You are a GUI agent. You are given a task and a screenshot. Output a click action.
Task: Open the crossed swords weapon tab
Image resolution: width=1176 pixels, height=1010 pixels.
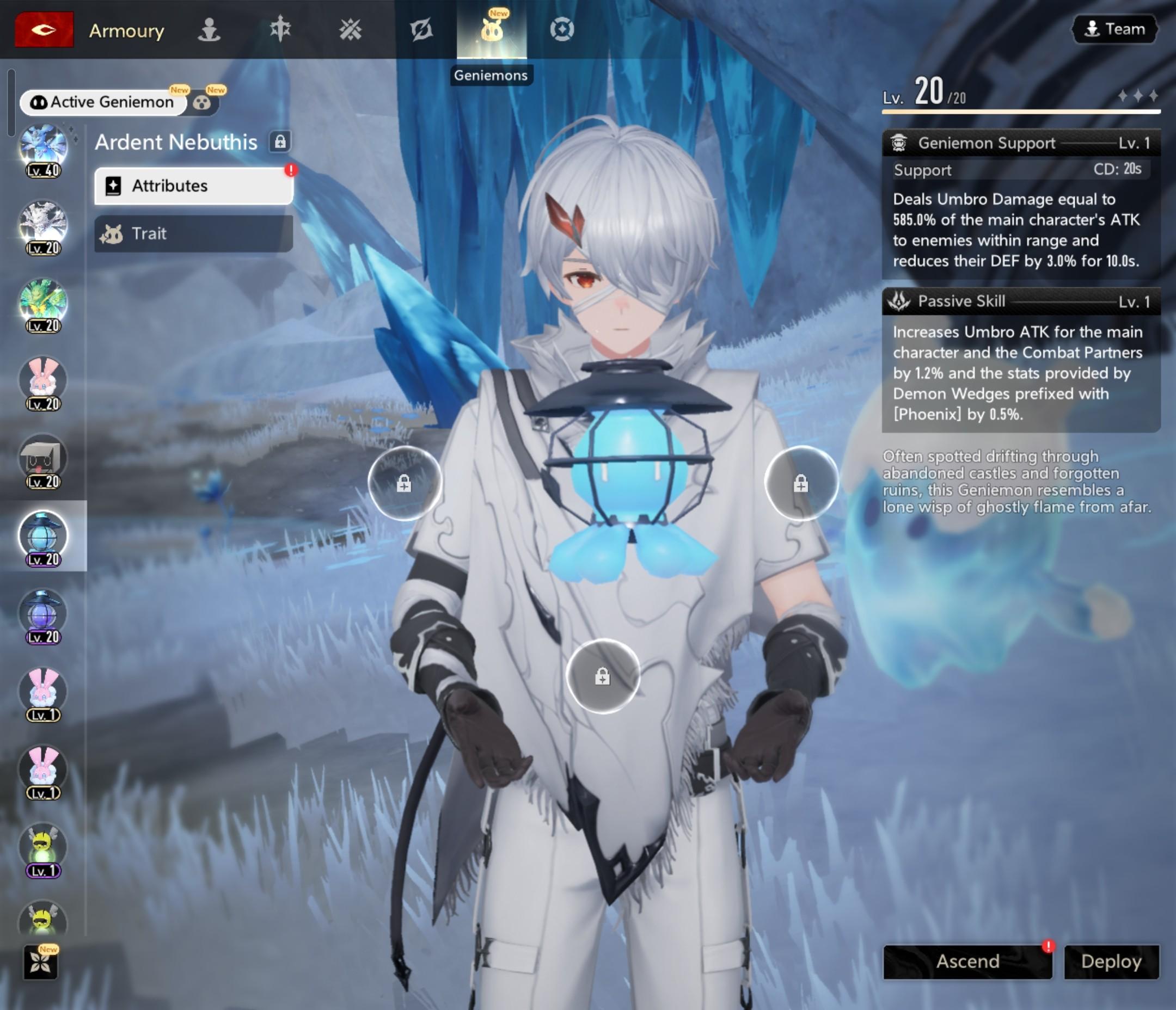click(x=350, y=29)
